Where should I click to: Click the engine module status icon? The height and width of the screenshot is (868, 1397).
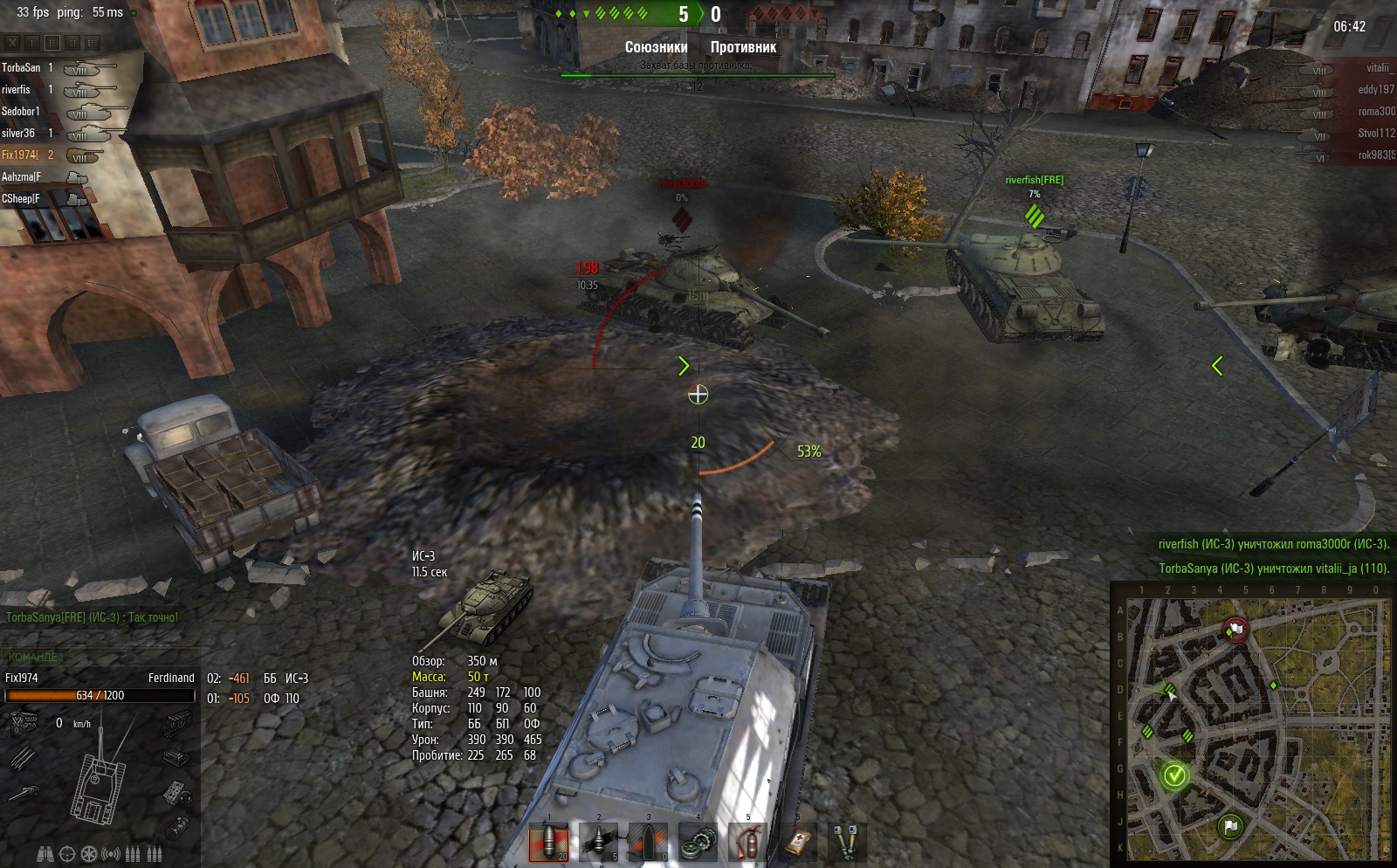click(x=23, y=721)
